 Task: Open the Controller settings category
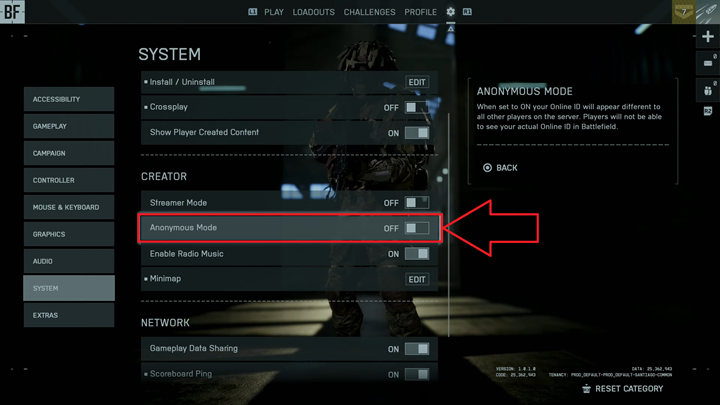(x=69, y=180)
